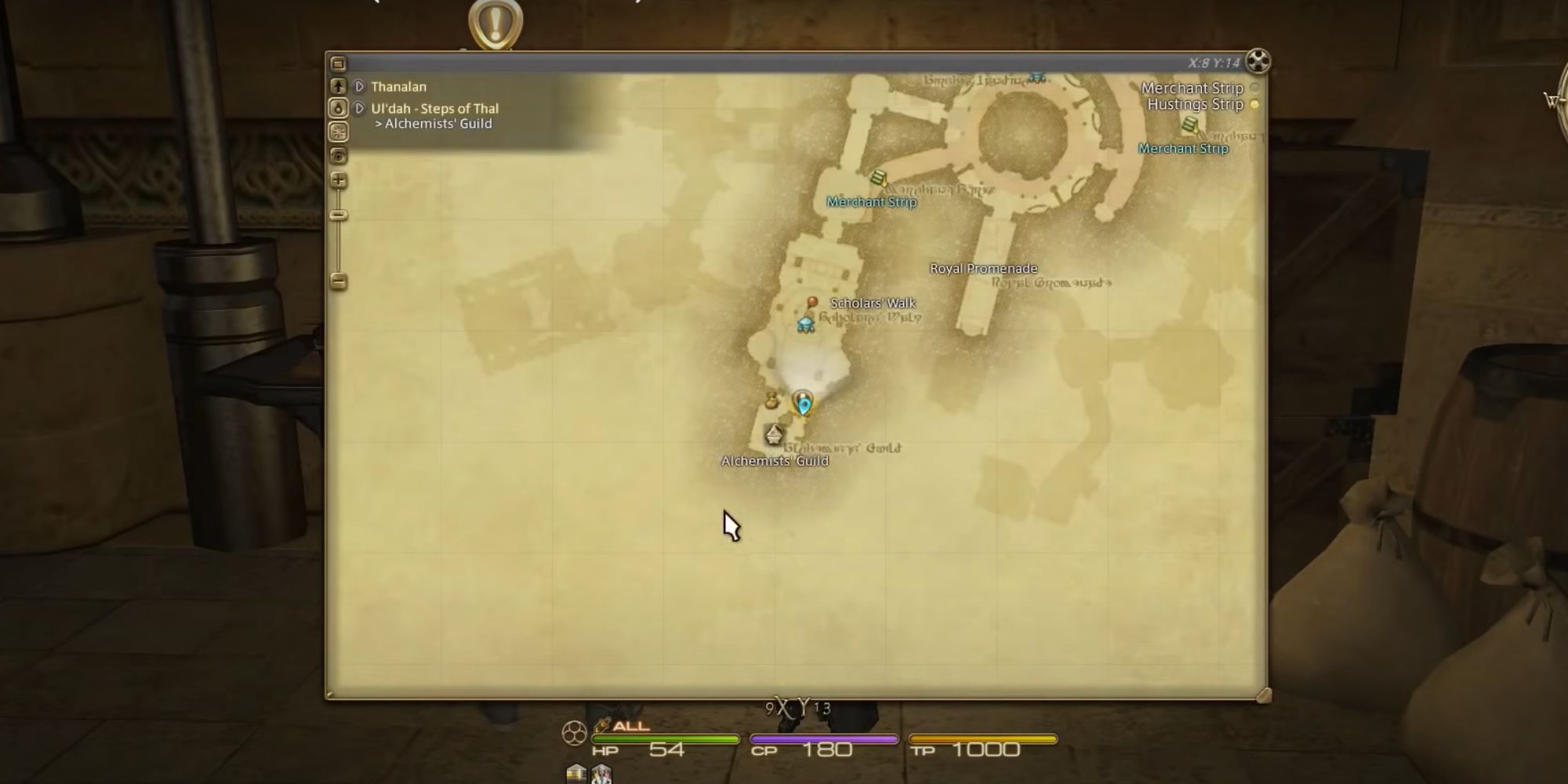Viewport: 1568px width, 784px height.
Task: Click the map's zoom-in plus button
Action: (339, 180)
